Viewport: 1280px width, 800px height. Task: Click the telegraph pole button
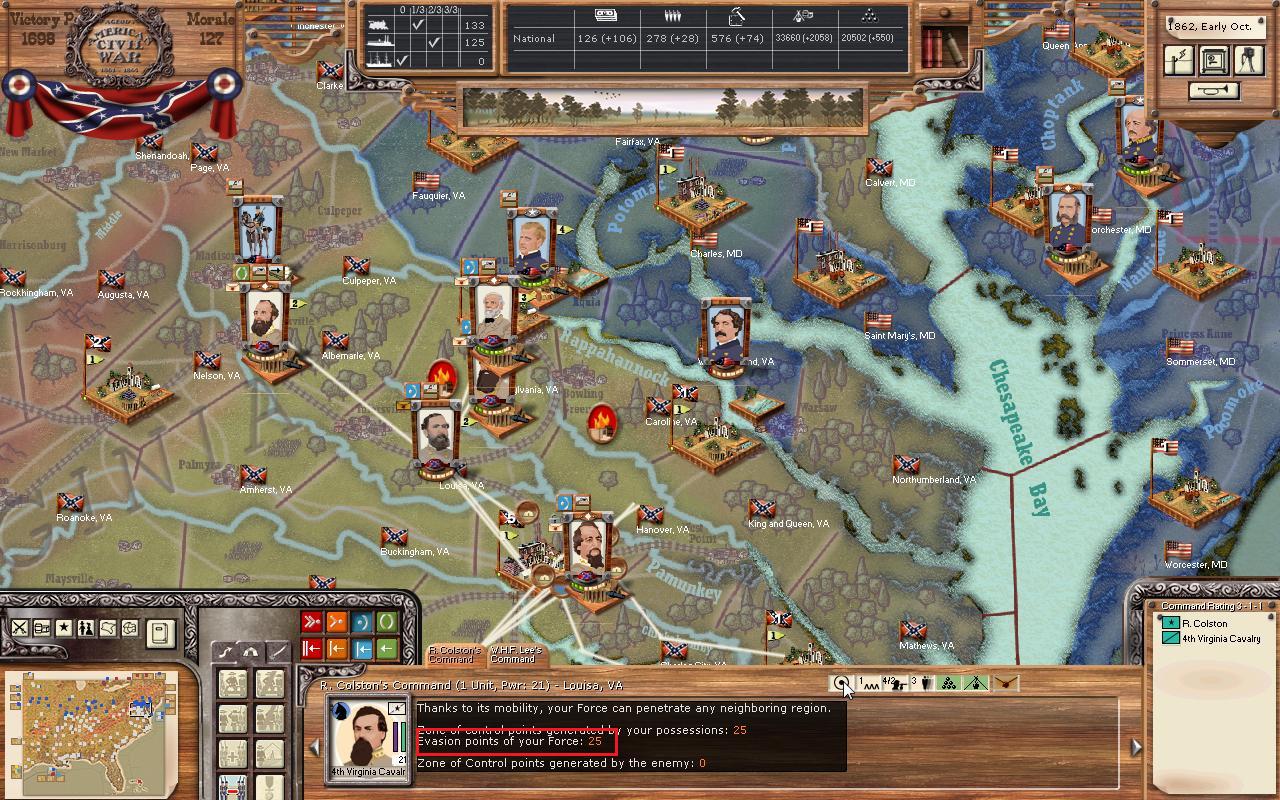point(1181,60)
